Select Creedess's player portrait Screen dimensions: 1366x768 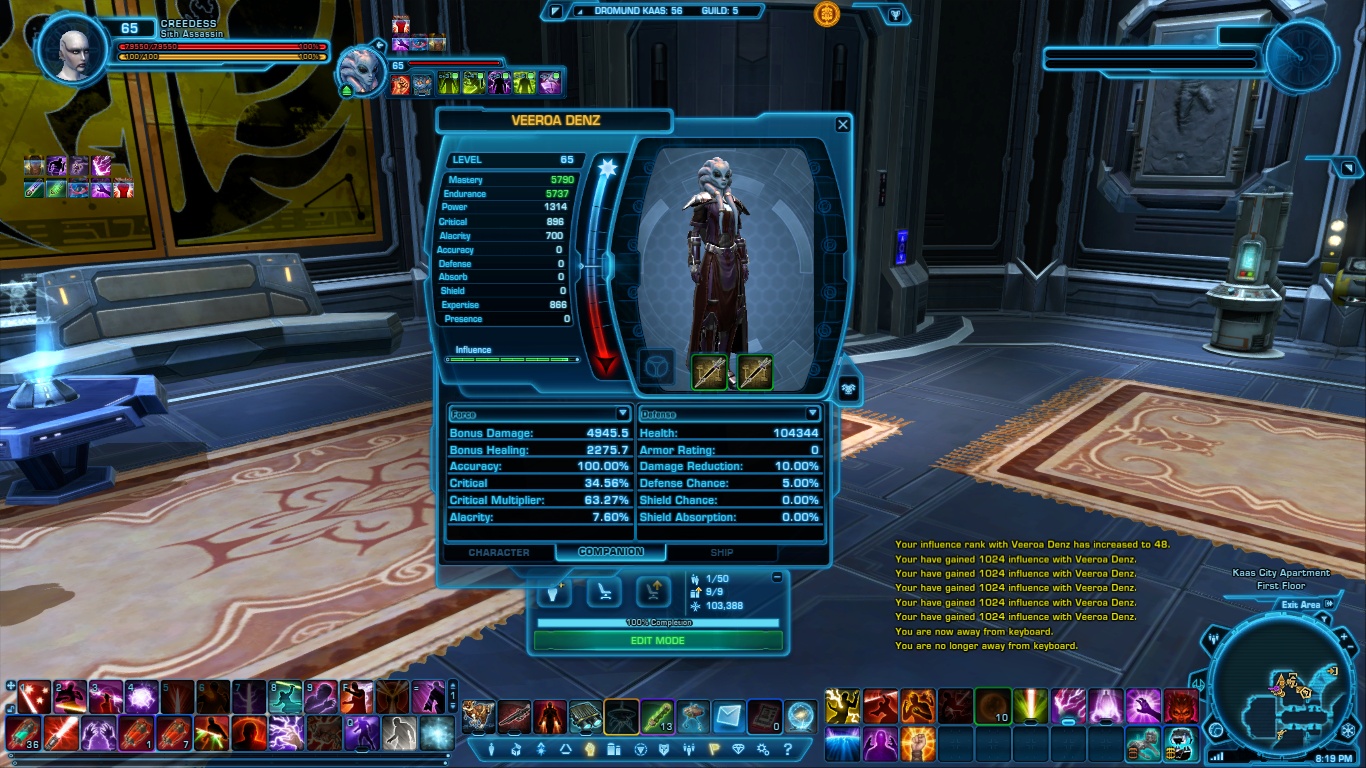[73, 48]
